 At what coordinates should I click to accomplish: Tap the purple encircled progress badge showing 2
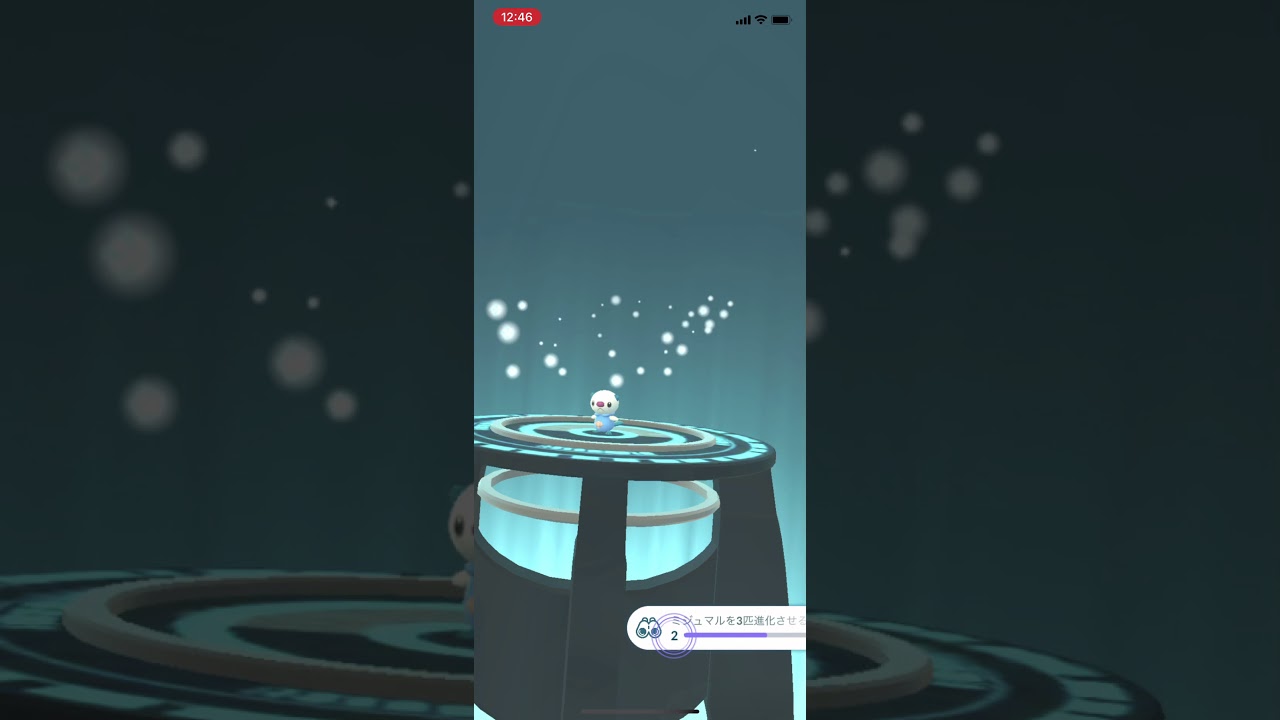point(674,635)
